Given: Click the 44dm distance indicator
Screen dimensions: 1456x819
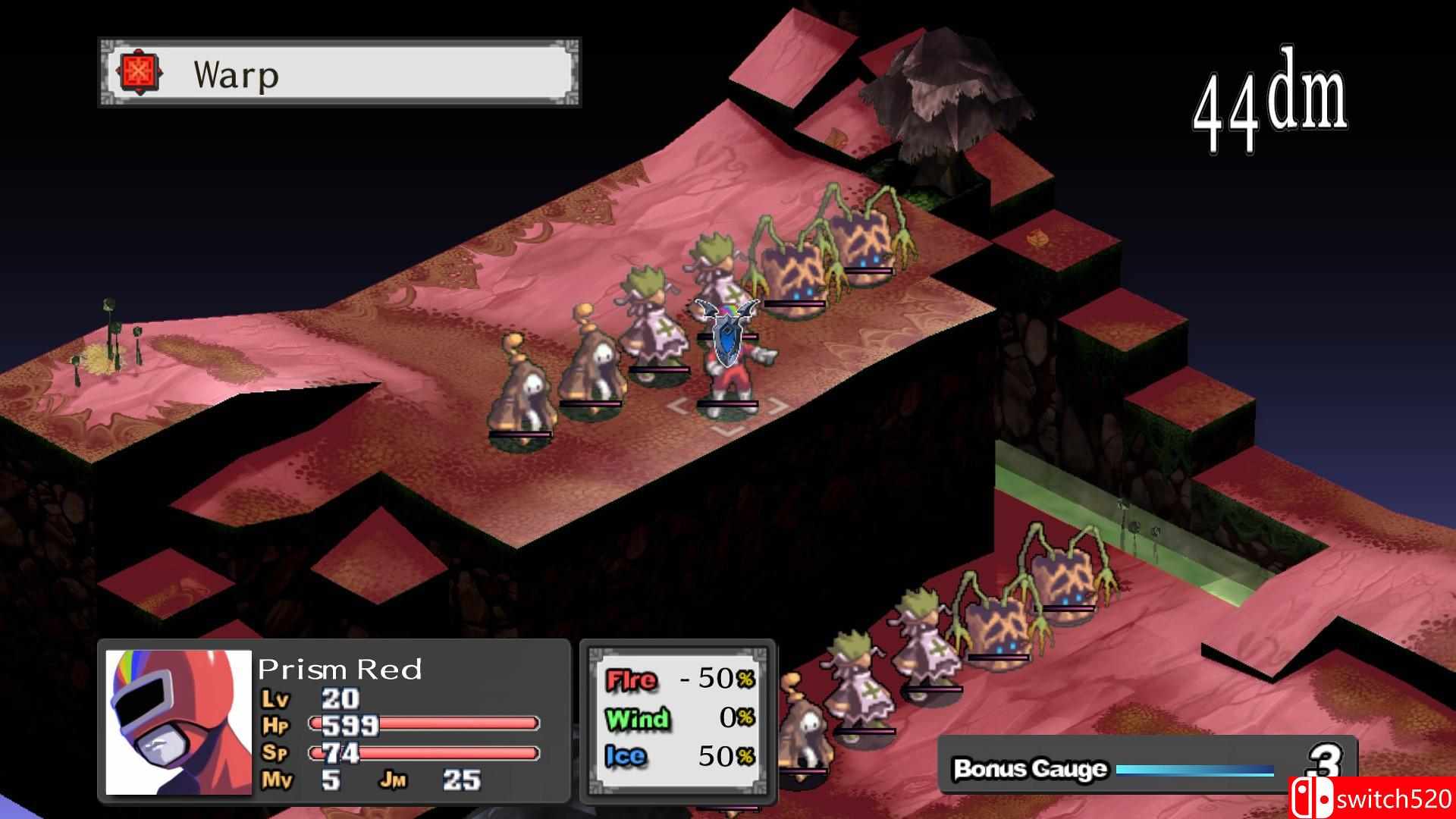Looking at the screenshot, I should click(x=1272, y=99).
